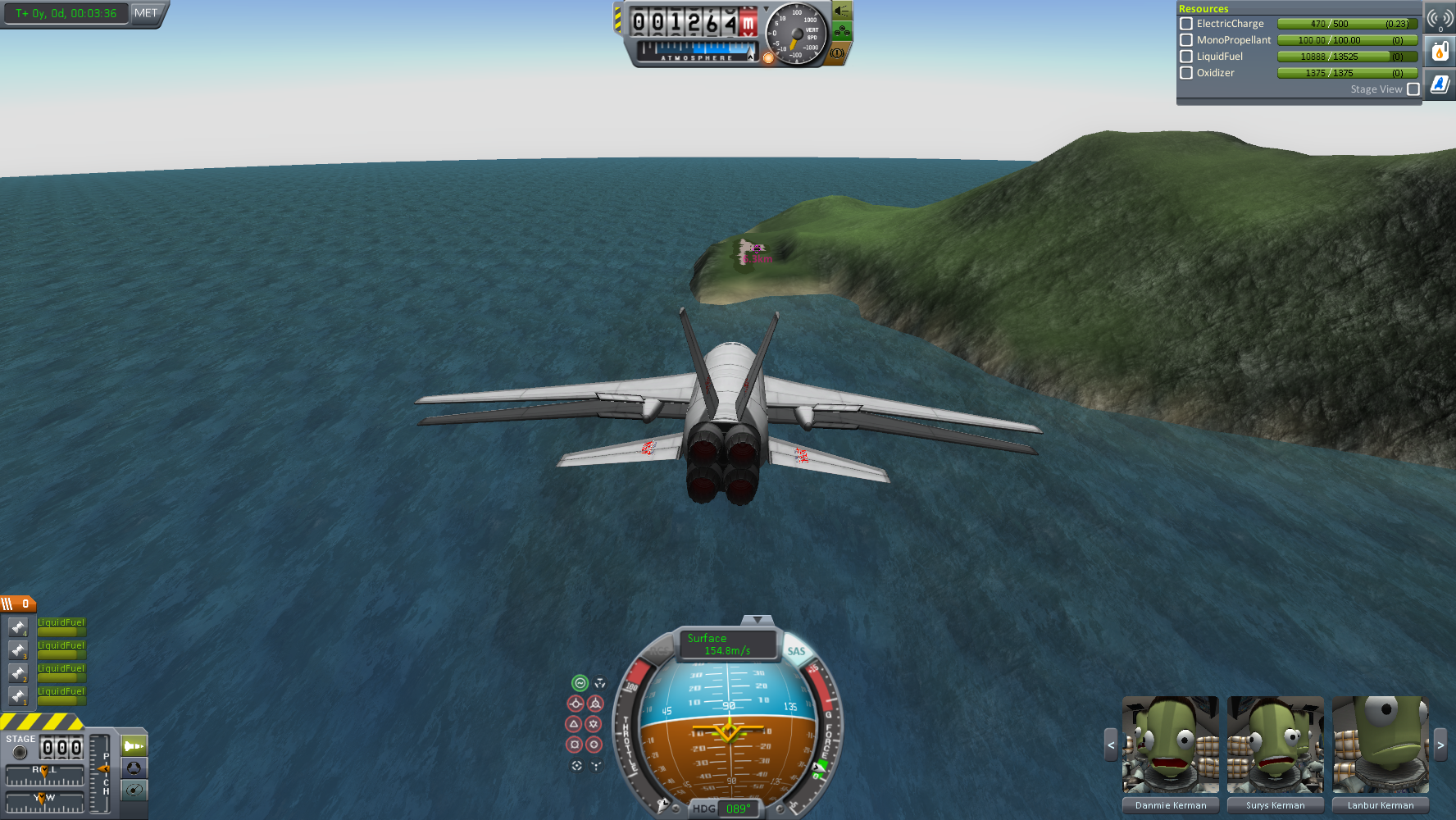Viewport: 1456px width, 820px height.
Task: Click the MET mission clock mode button
Action: click(146, 13)
